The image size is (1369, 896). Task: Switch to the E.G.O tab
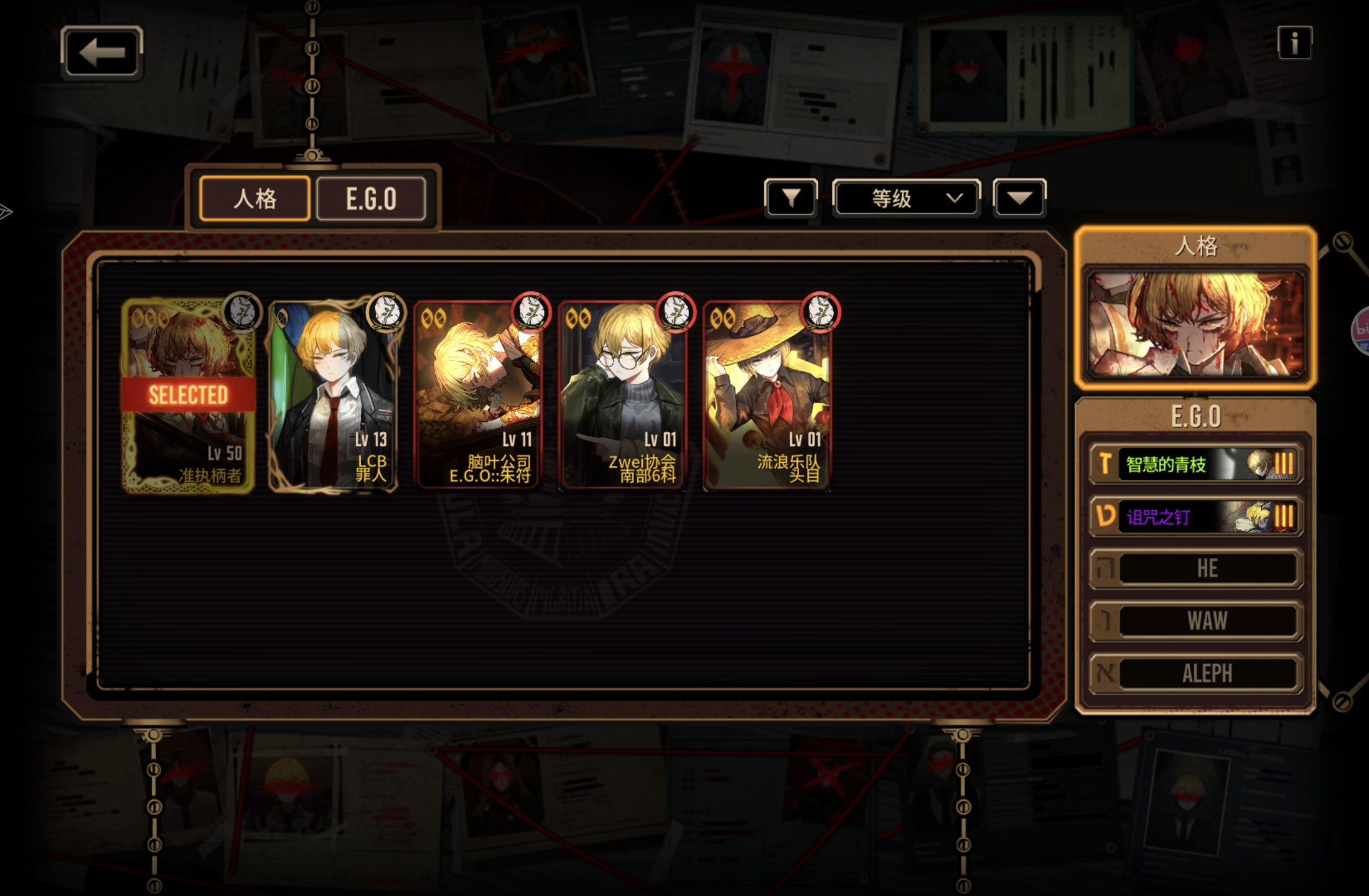[371, 198]
